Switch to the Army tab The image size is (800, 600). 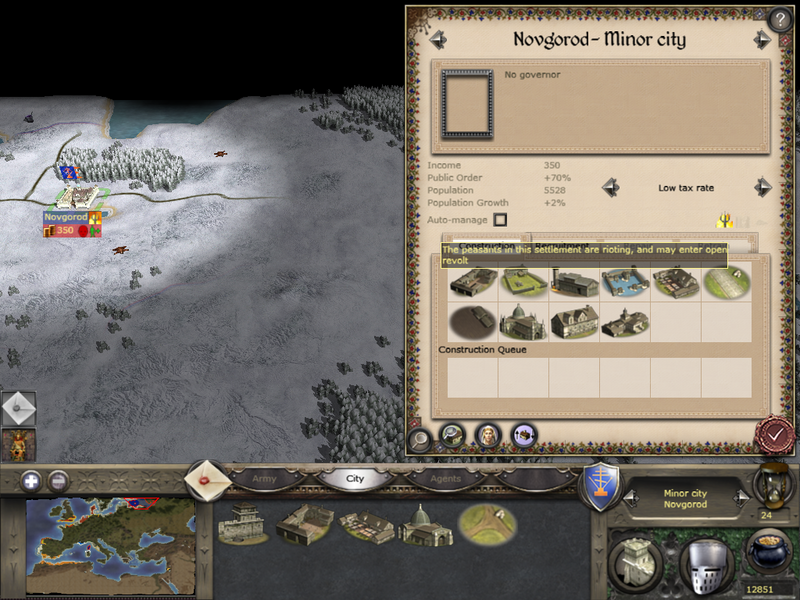[x=264, y=479]
